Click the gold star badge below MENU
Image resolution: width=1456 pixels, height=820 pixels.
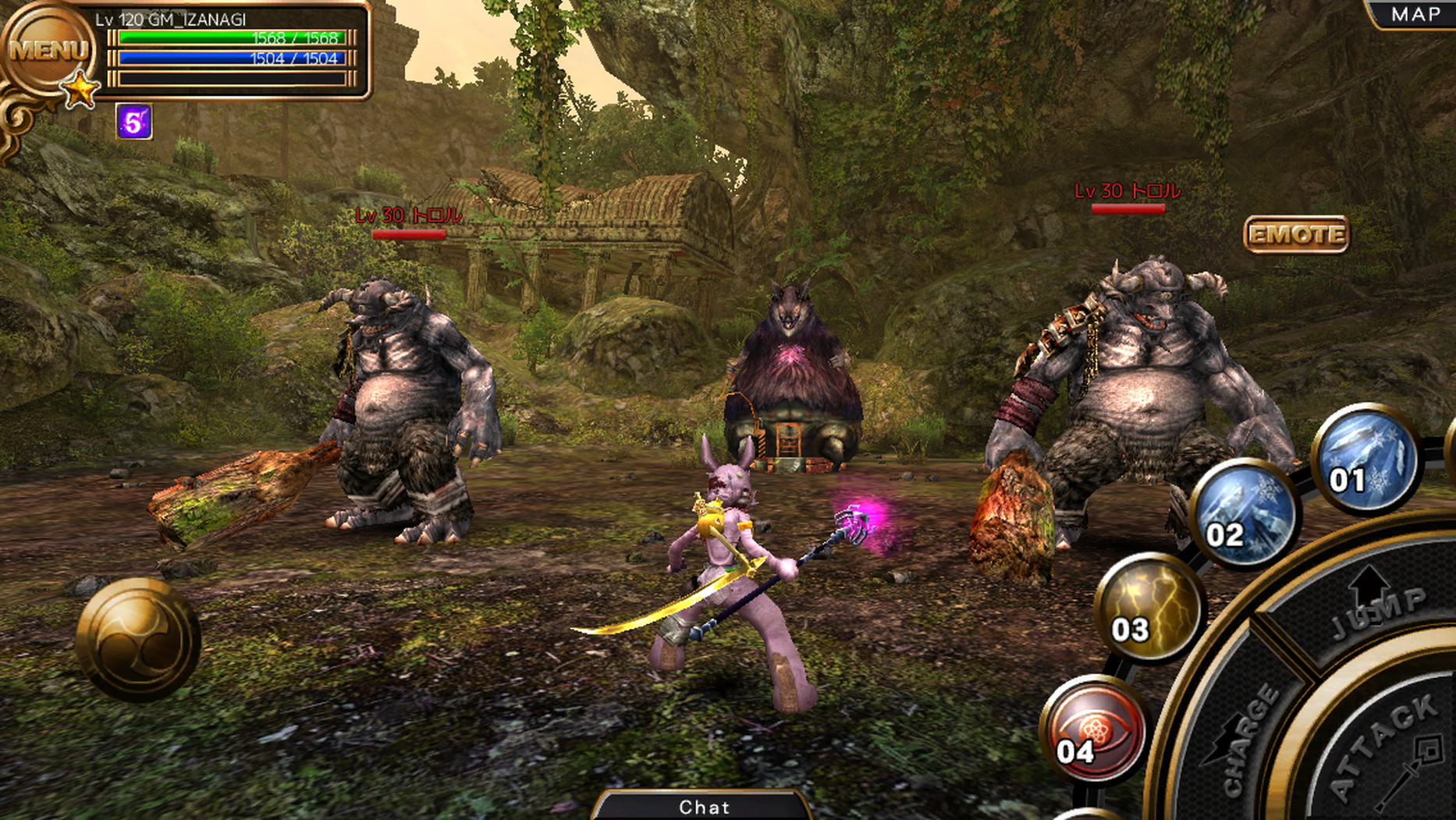click(80, 91)
